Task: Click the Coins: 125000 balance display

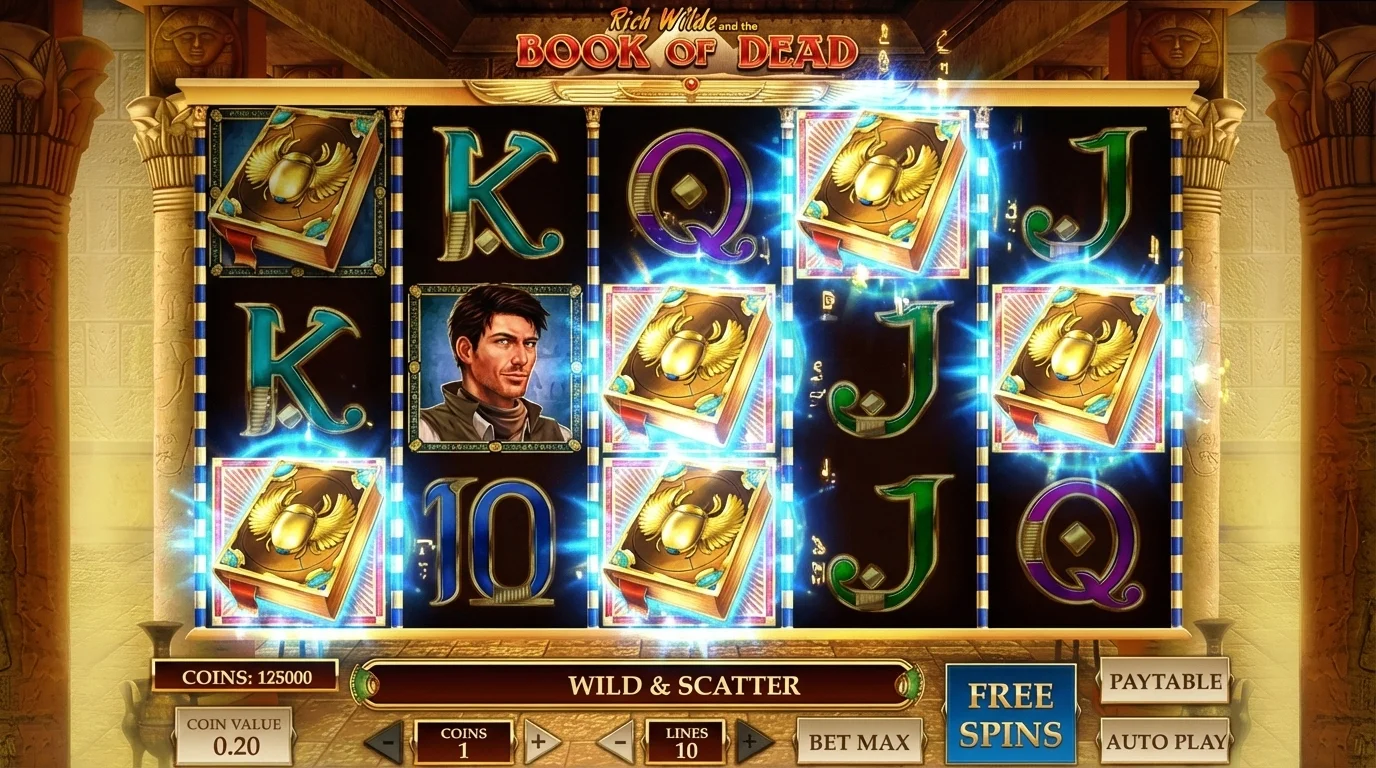Action: [248, 675]
